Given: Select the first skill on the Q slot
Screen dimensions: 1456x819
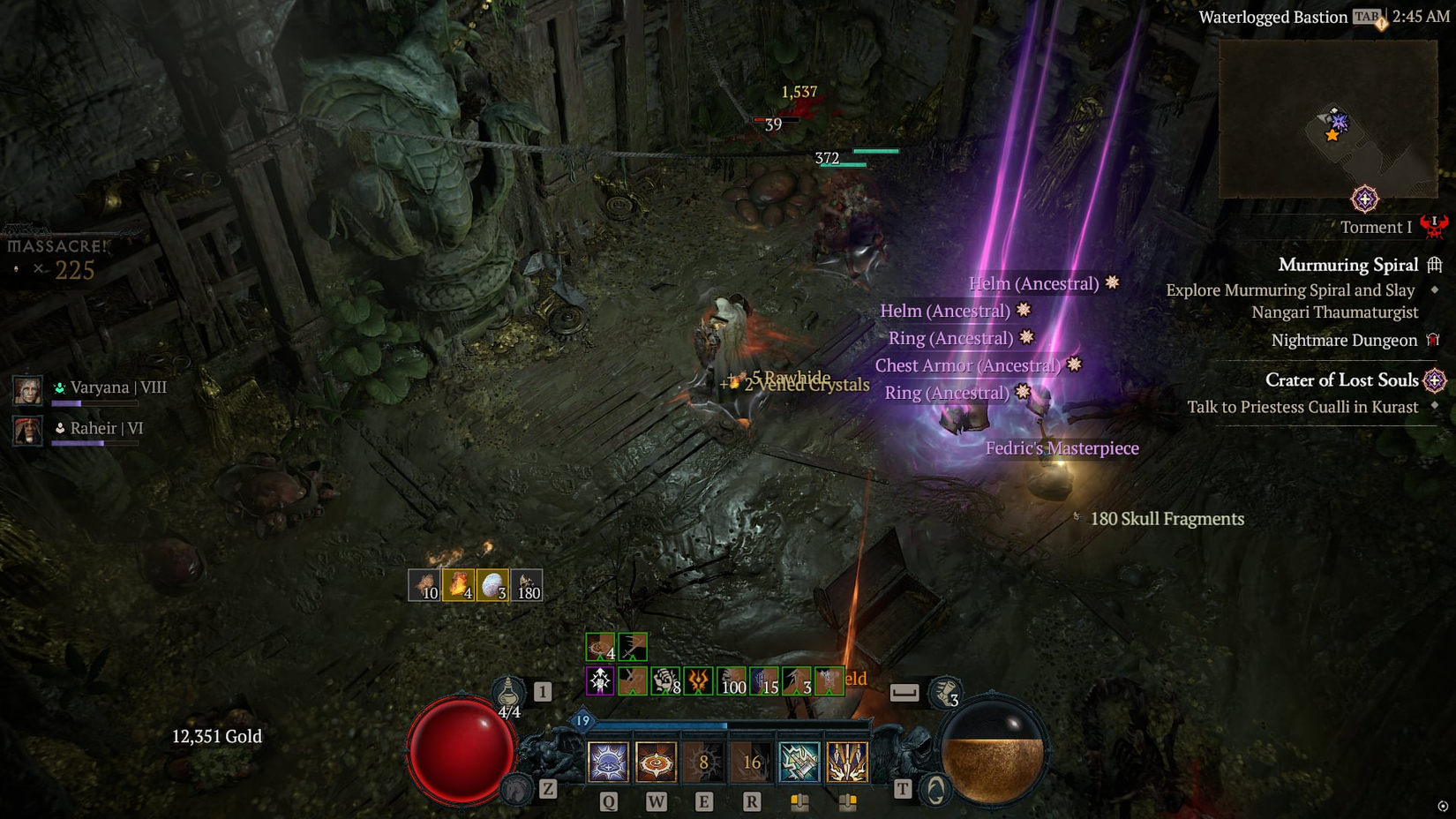Looking at the screenshot, I should pyautogui.click(x=607, y=761).
